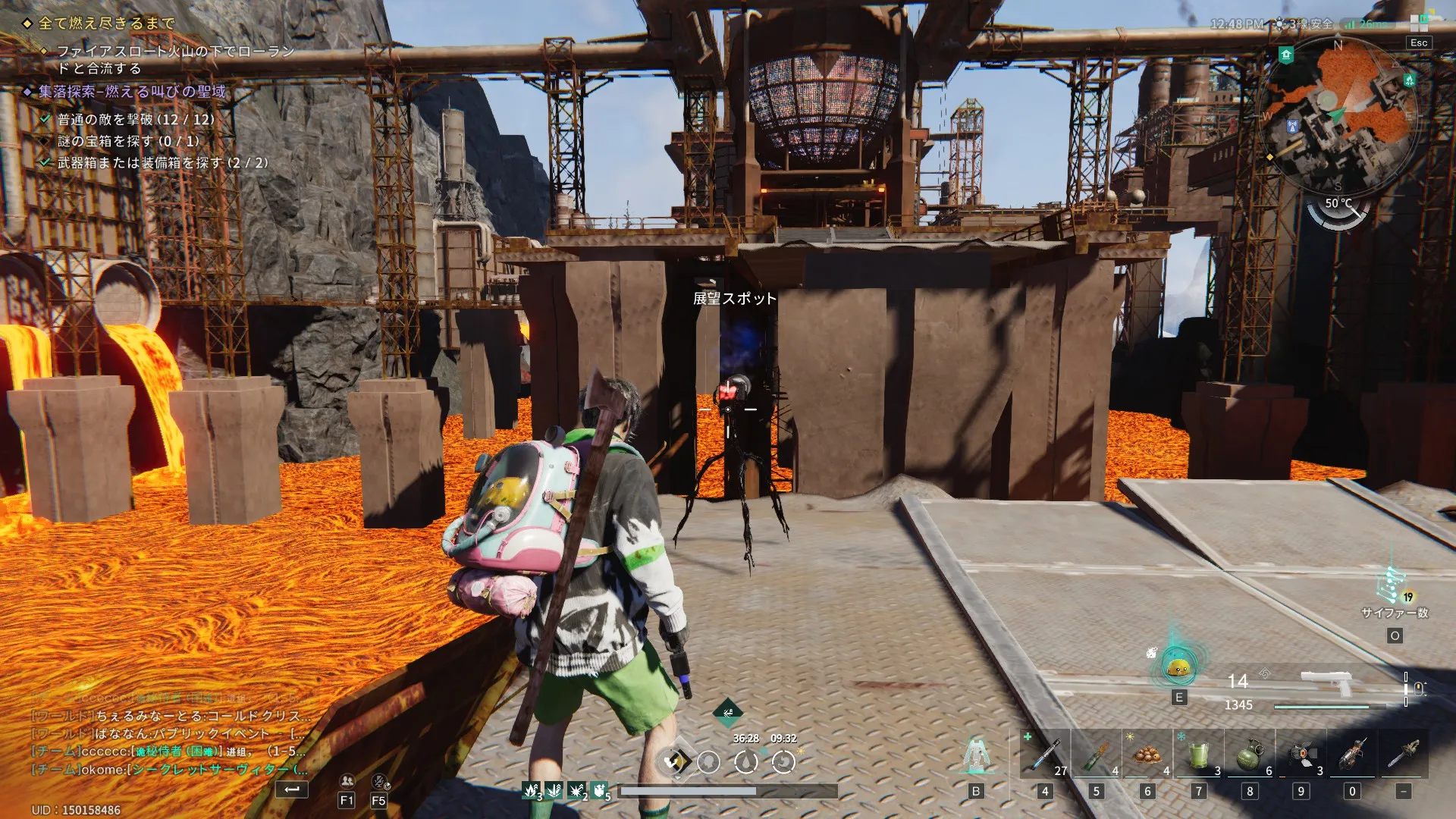Open the team members icon
1456x819 pixels.
pos(347,781)
